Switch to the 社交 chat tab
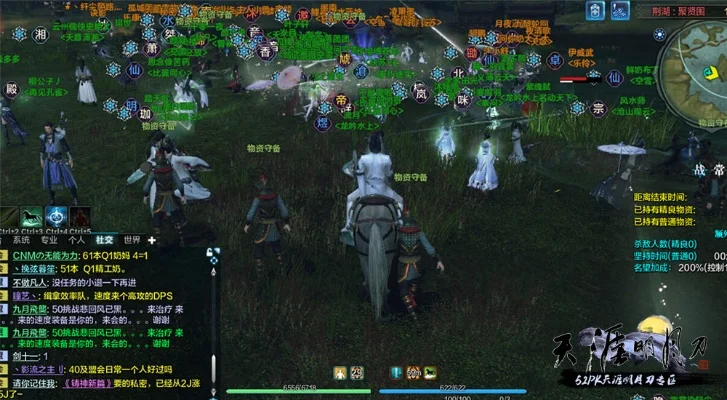Screen dimensions: 727x400 coord(104,240)
